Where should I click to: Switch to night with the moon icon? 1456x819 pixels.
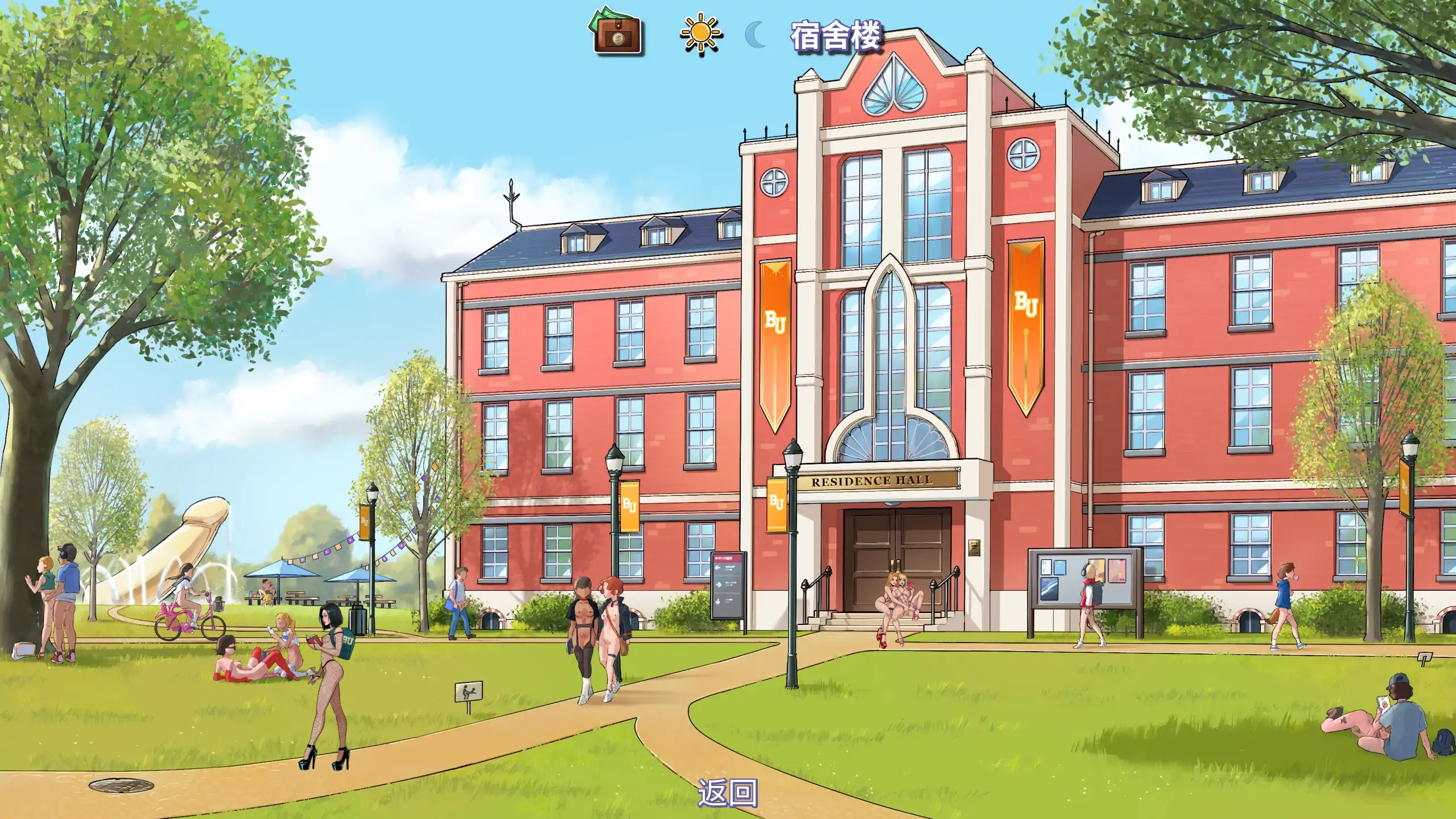[756, 35]
